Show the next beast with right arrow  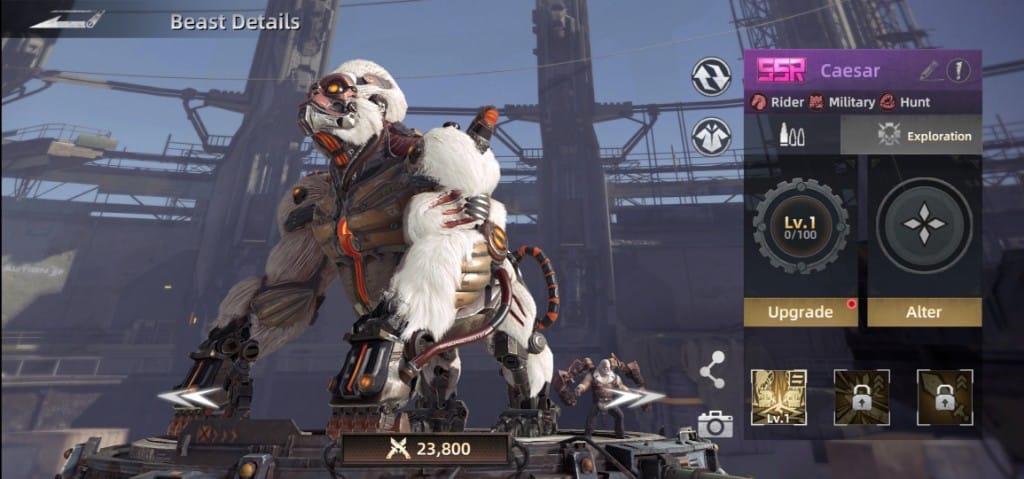[x=637, y=398]
